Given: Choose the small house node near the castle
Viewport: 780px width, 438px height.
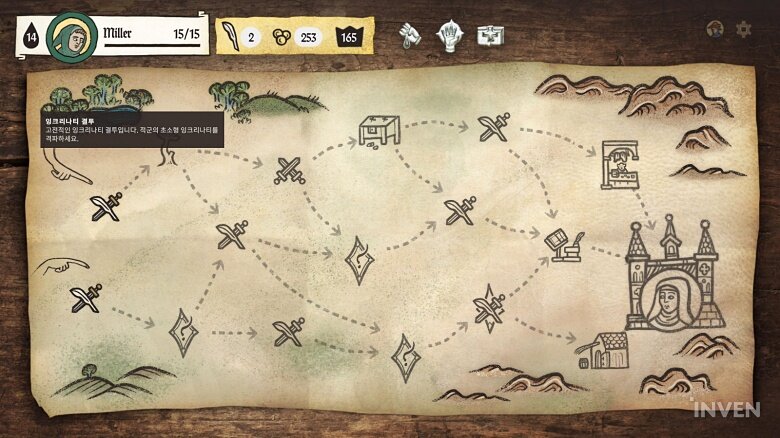Looking at the screenshot, I should pyautogui.click(x=608, y=350).
